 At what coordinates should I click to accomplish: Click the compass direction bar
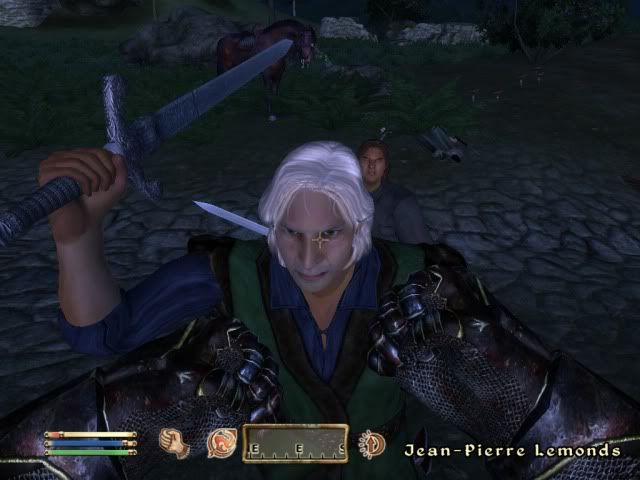click(x=295, y=443)
